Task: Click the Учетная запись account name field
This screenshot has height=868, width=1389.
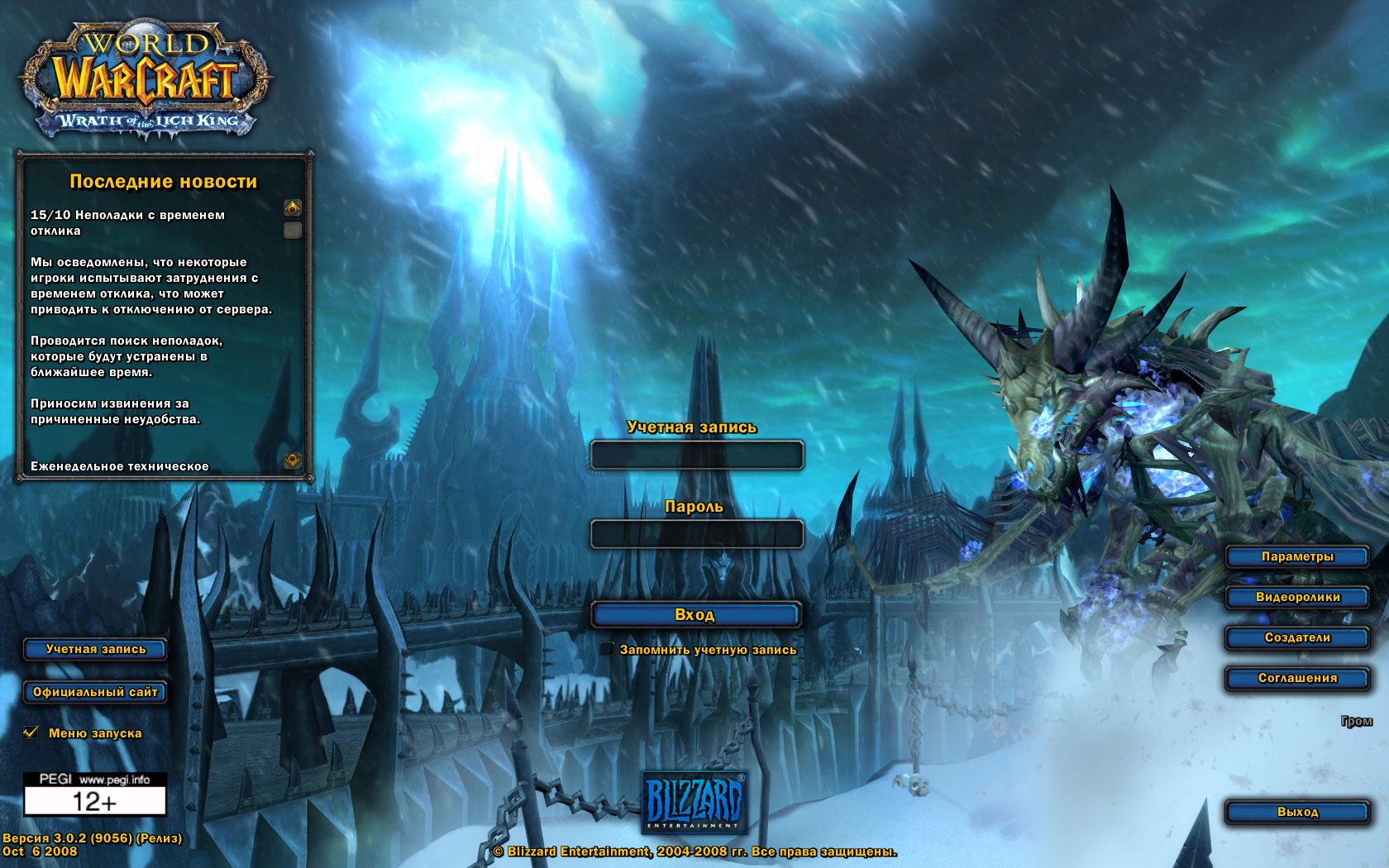Action: tap(696, 455)
